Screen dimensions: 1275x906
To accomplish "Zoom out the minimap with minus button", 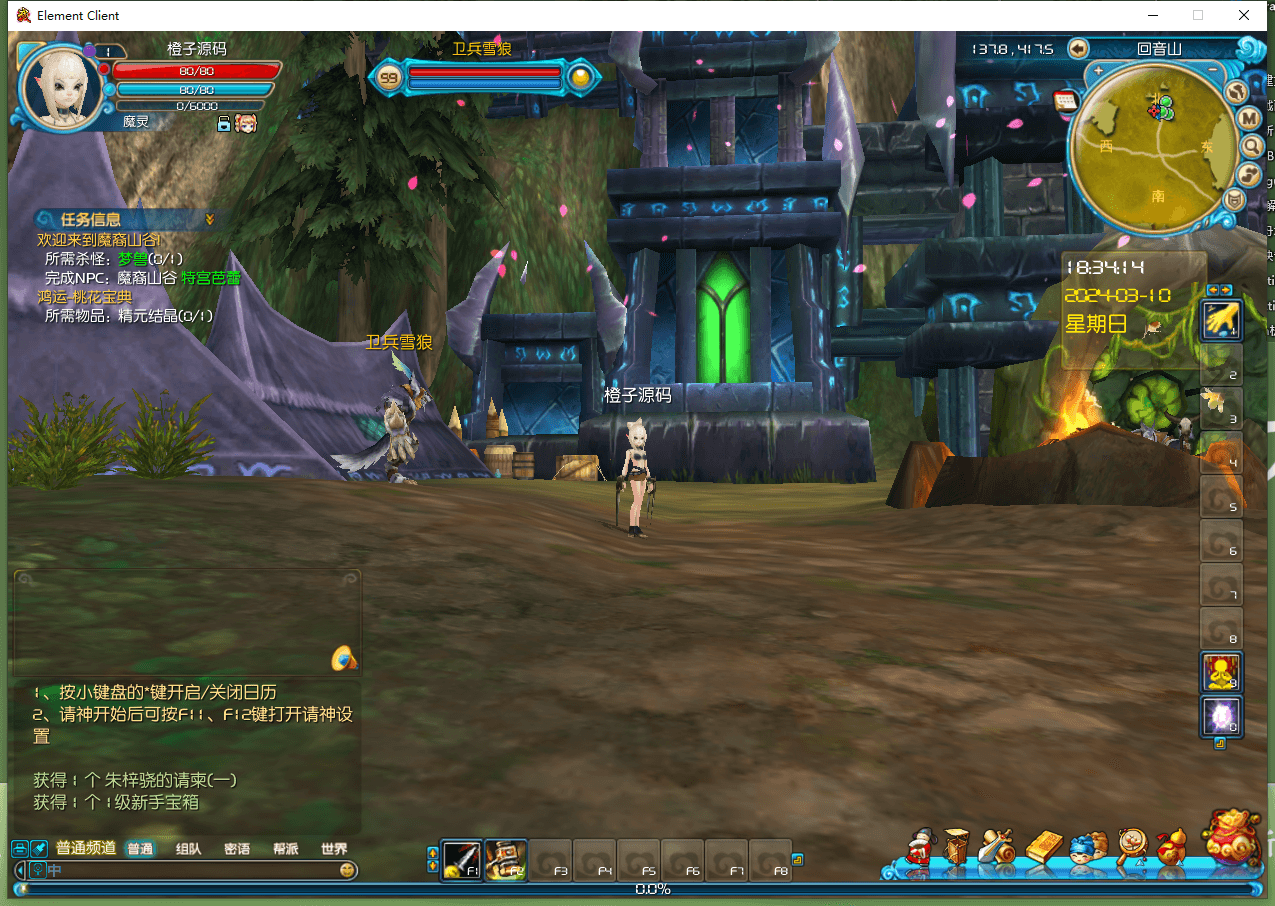I will click(x=1213, y=70).
